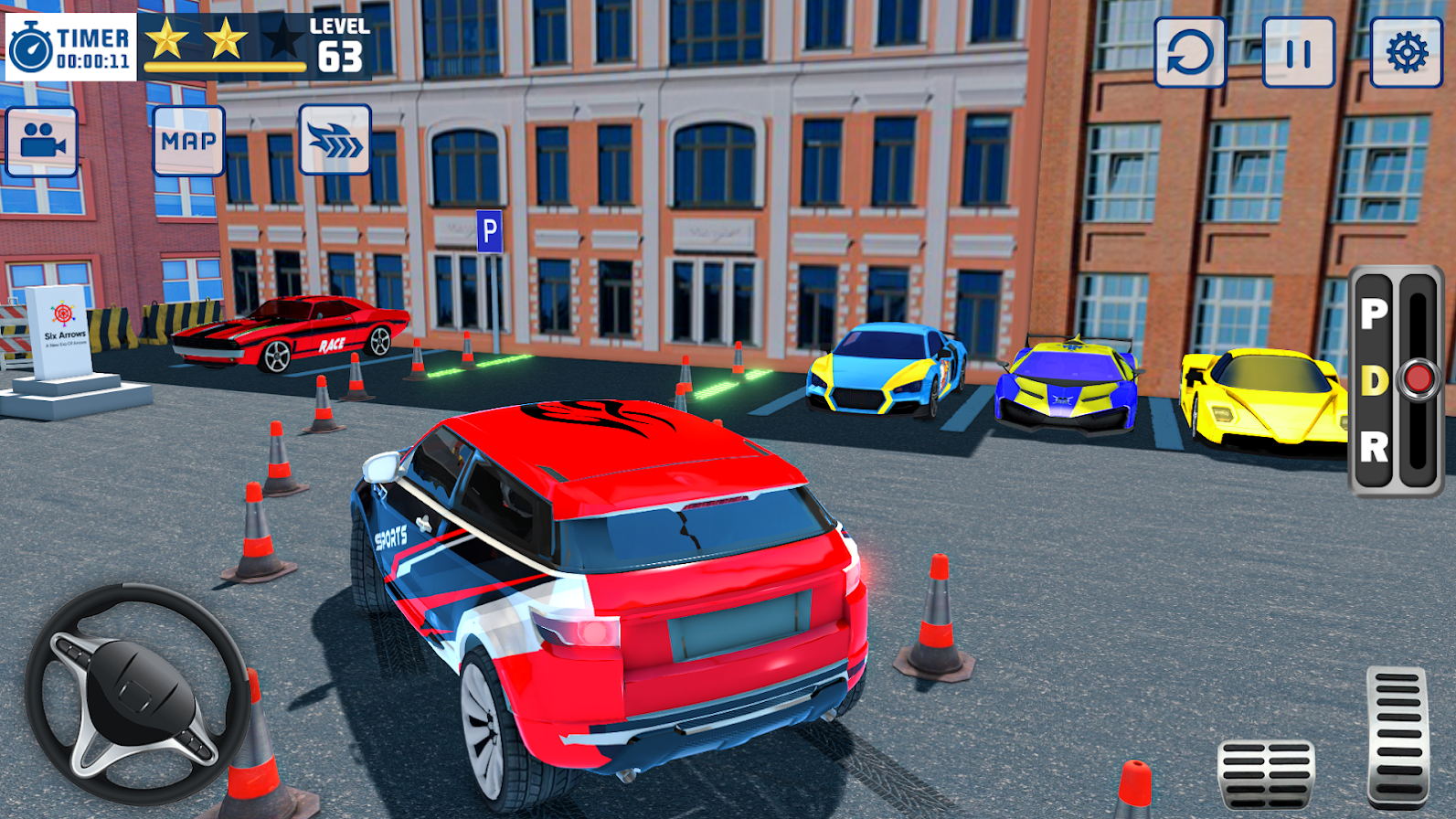The width and height of the screenshot is (1456, 819).
Task: Pause the game
Action: pos(1298,53)
